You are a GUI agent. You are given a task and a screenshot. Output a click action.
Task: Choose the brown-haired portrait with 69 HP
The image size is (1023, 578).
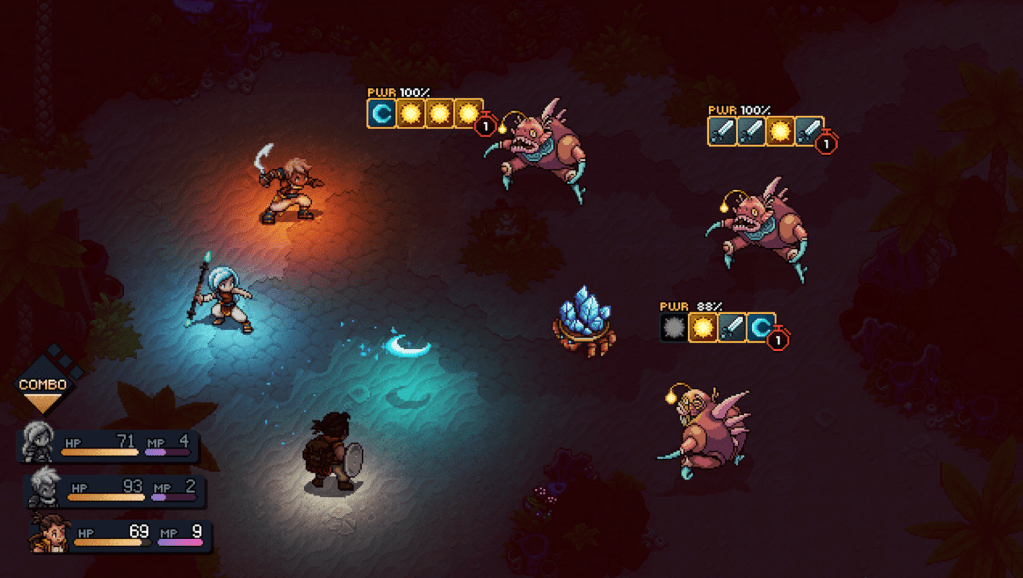pyautogui.click(x=47, y=533)
